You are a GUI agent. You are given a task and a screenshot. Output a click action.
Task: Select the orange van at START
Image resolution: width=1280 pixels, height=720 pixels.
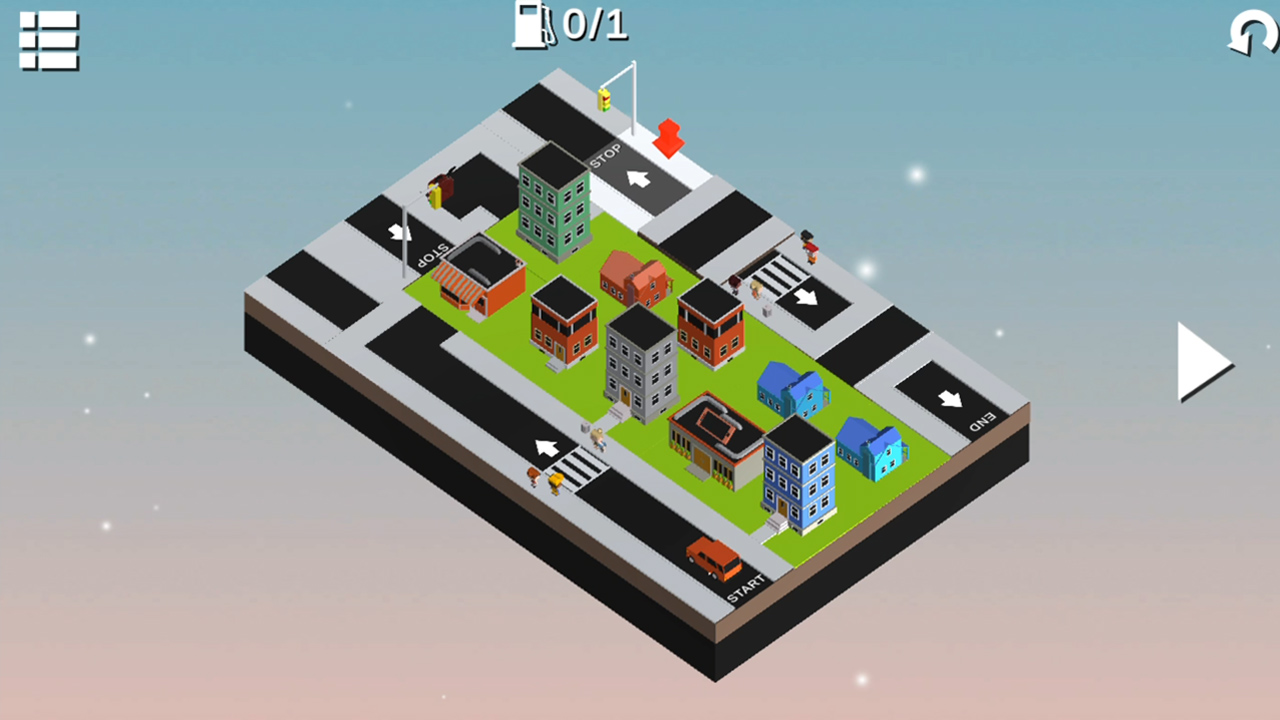tap(712, 558)
